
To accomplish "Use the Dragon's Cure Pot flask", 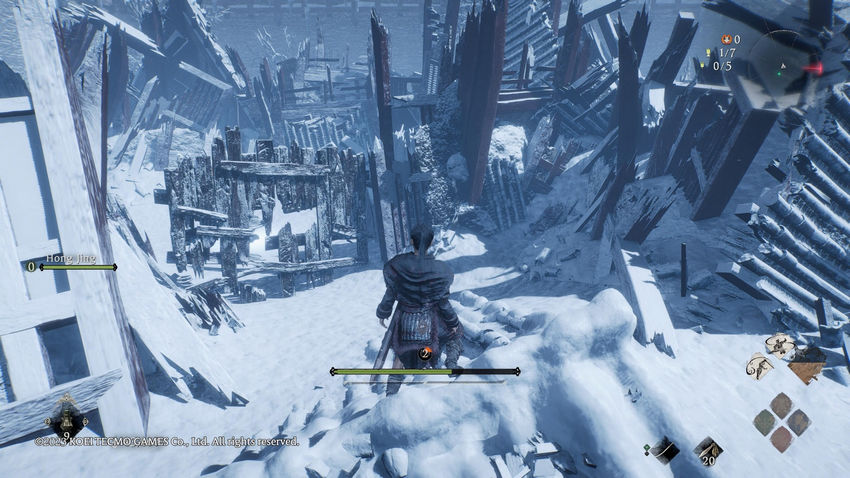I will pos(66,413).
